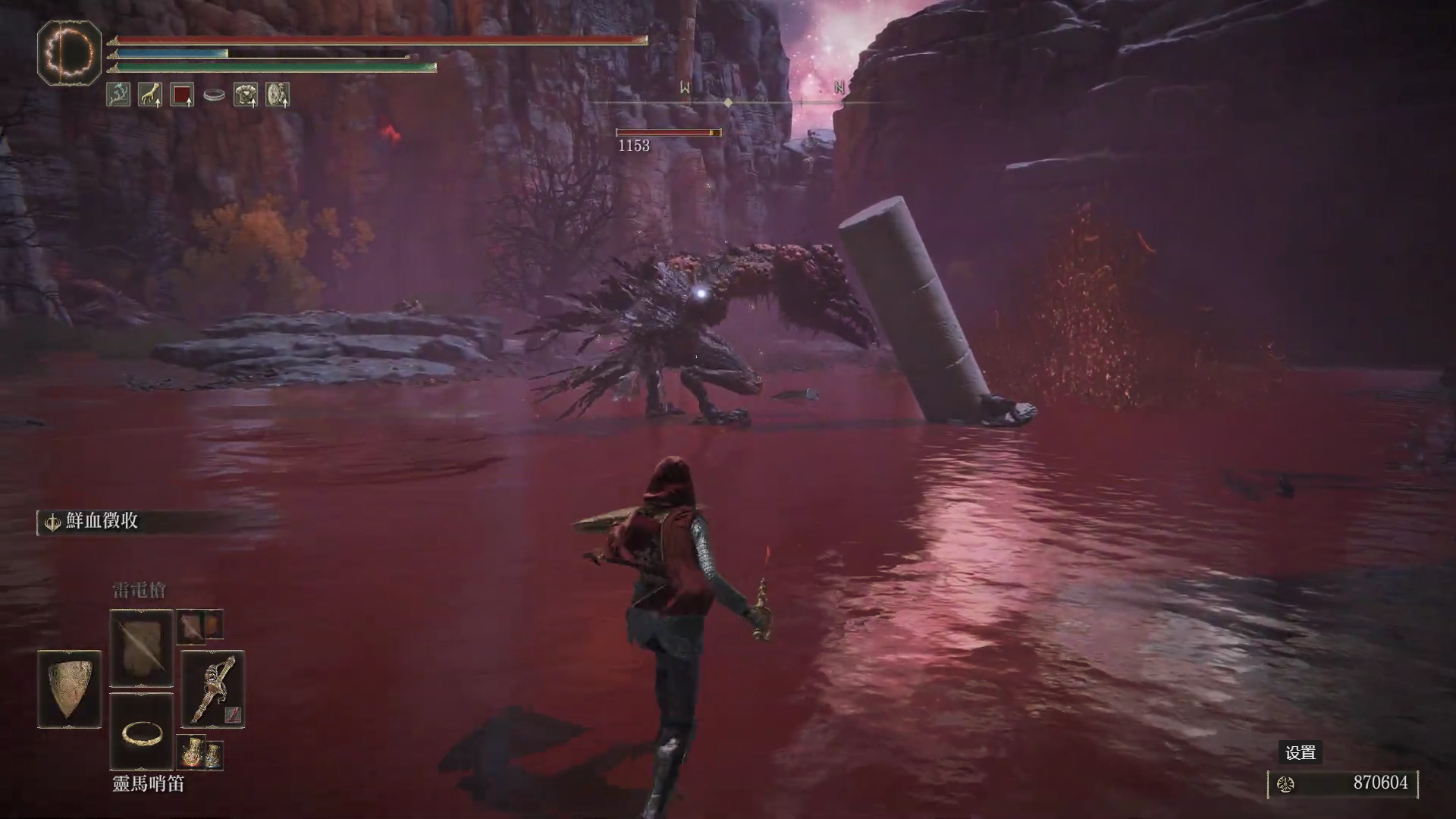
Task: Inspect the silver ring status icon
Action: 214,96
